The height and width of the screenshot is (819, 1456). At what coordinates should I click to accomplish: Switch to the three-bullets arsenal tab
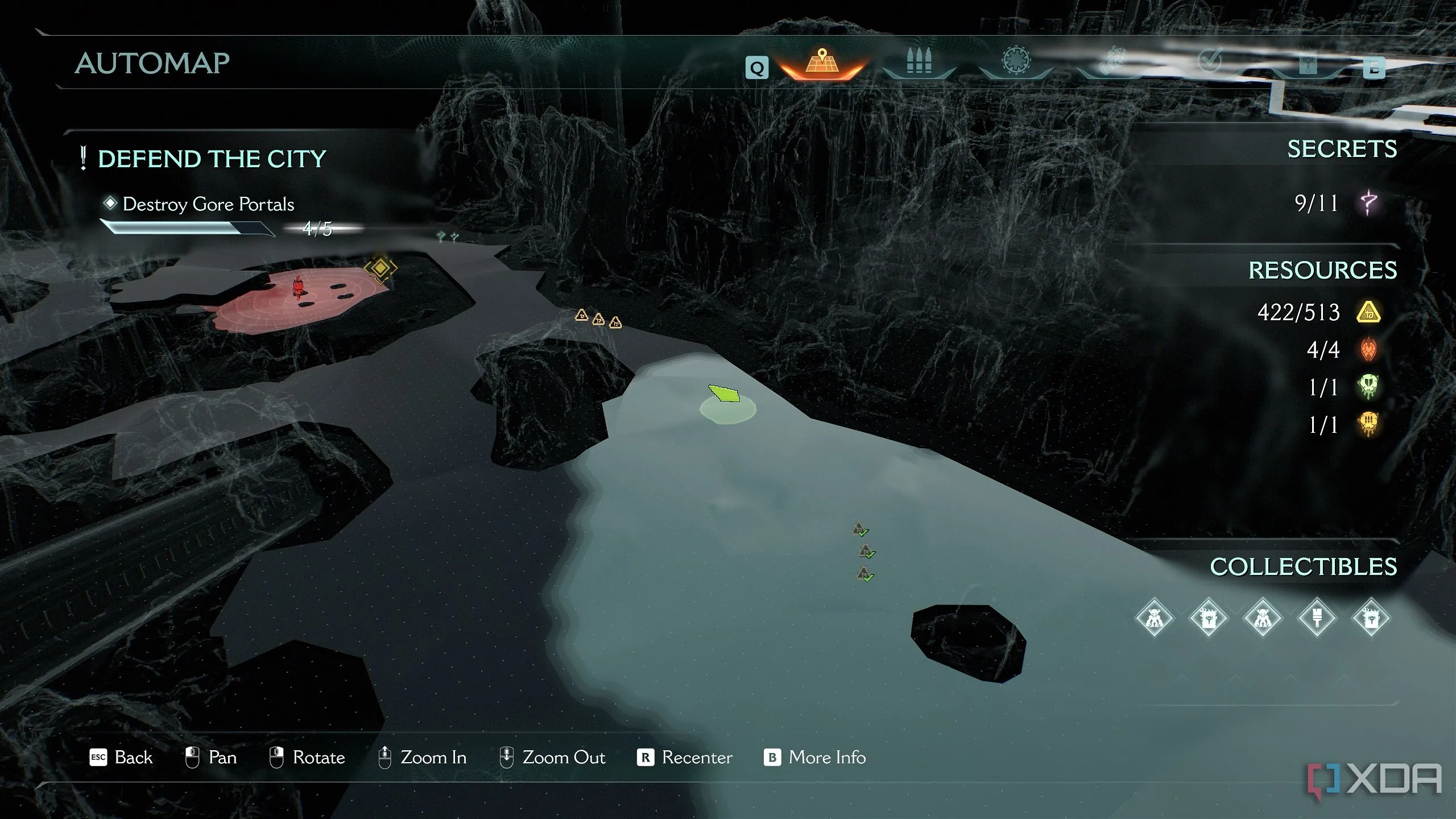919,61
